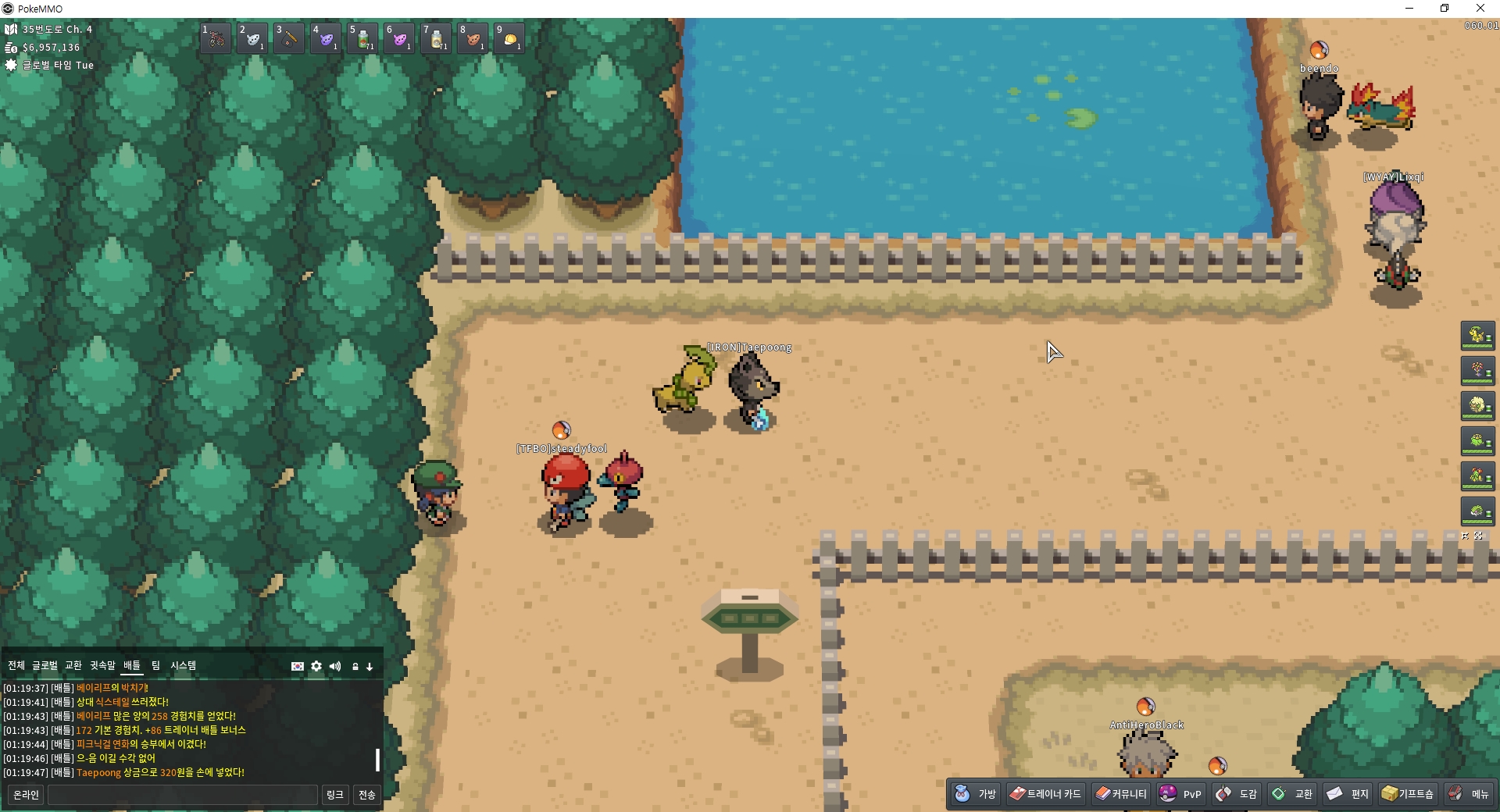The width and height of the screenshot is (1500, 812).
Task: Open the 기프트숍 gift shop
Action: pos(1408,794)
